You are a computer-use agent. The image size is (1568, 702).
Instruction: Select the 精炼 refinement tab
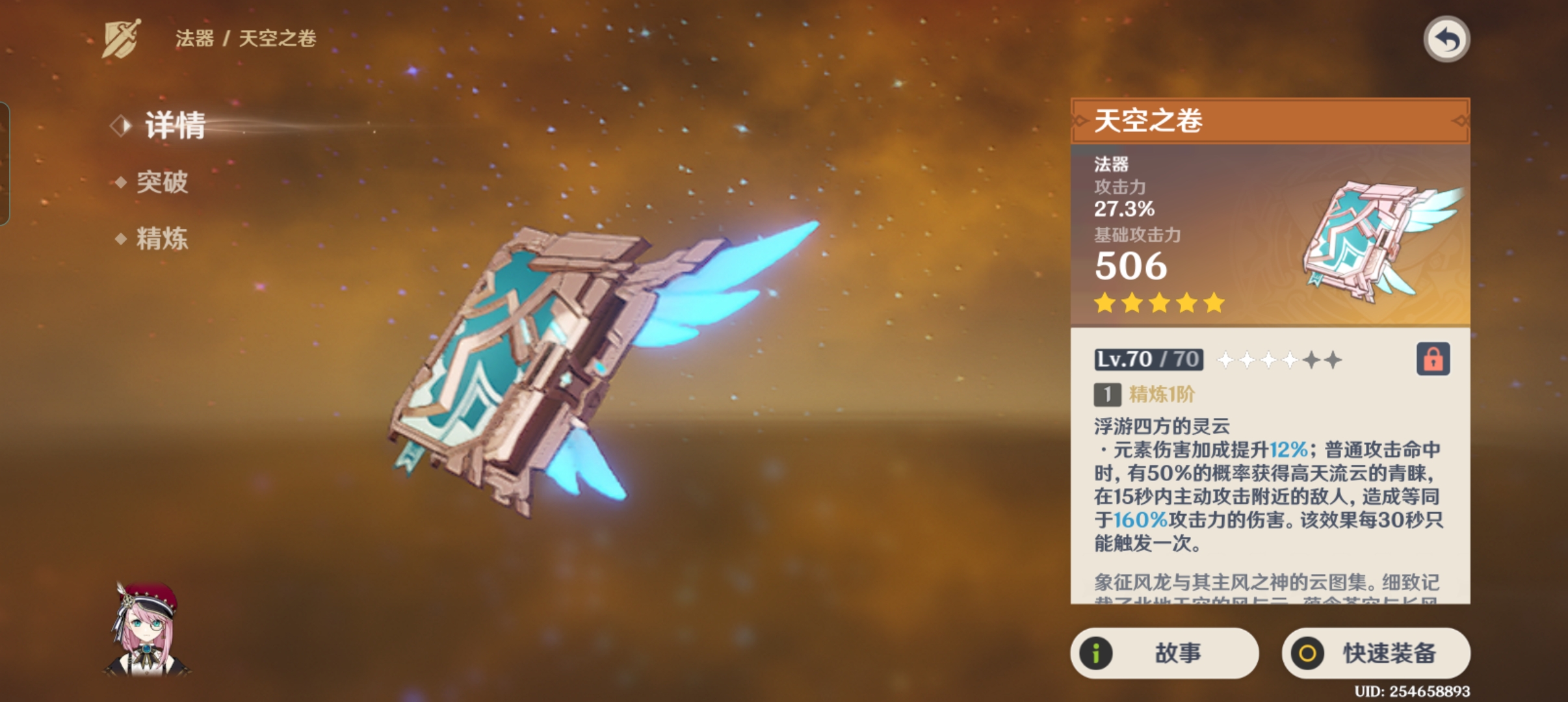162,239
